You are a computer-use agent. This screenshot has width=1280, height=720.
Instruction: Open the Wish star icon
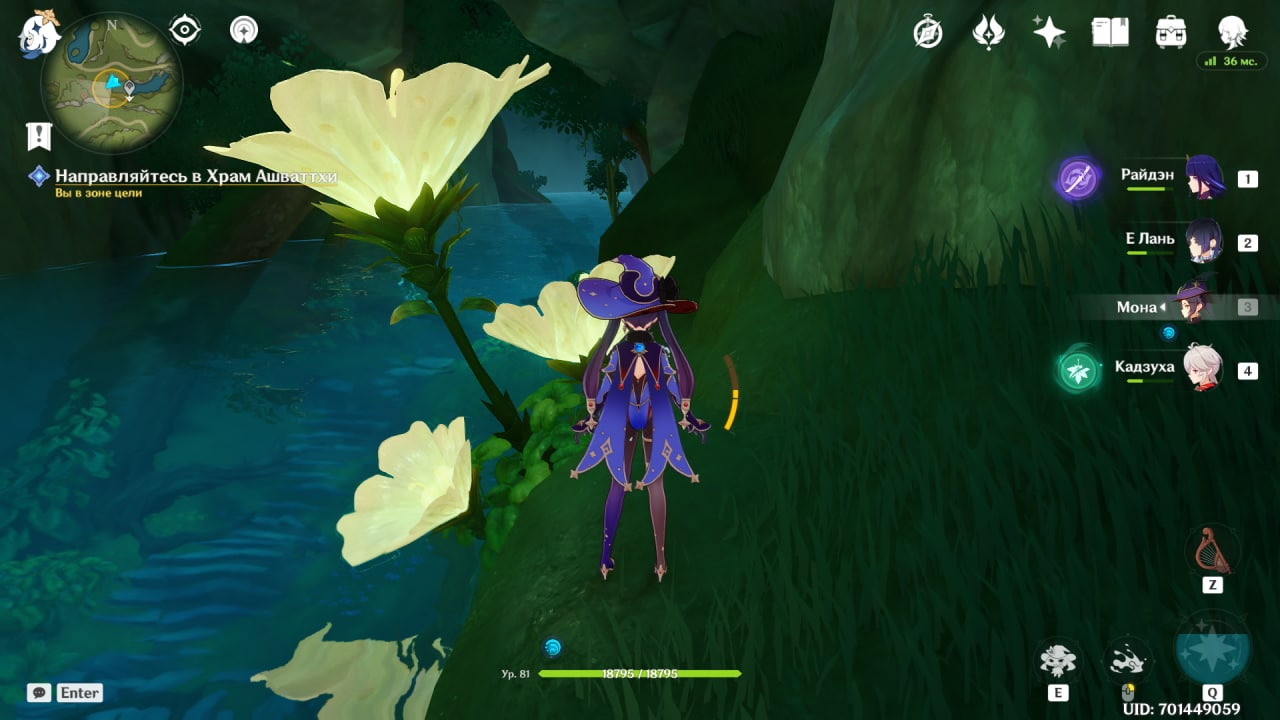tap(1049, 32)
